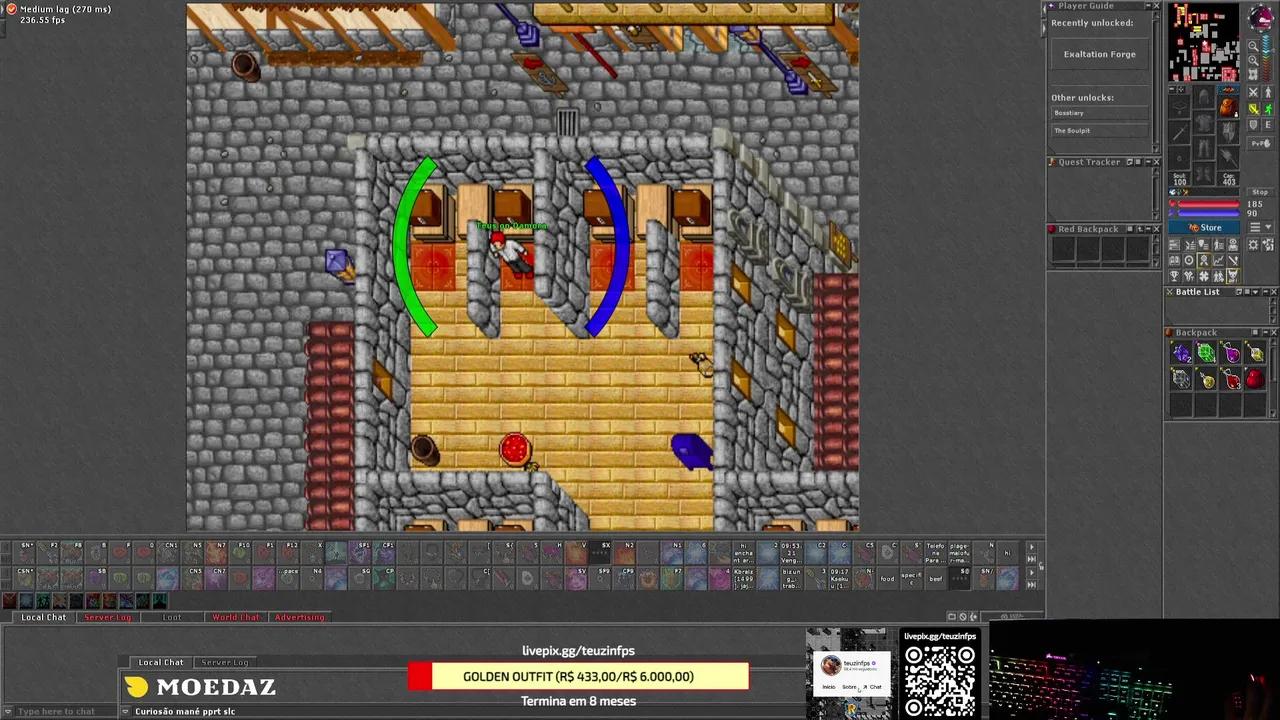Click the SX hotkey spell icon
Viewport: 1280px width, 720px height.
(603, 552)
